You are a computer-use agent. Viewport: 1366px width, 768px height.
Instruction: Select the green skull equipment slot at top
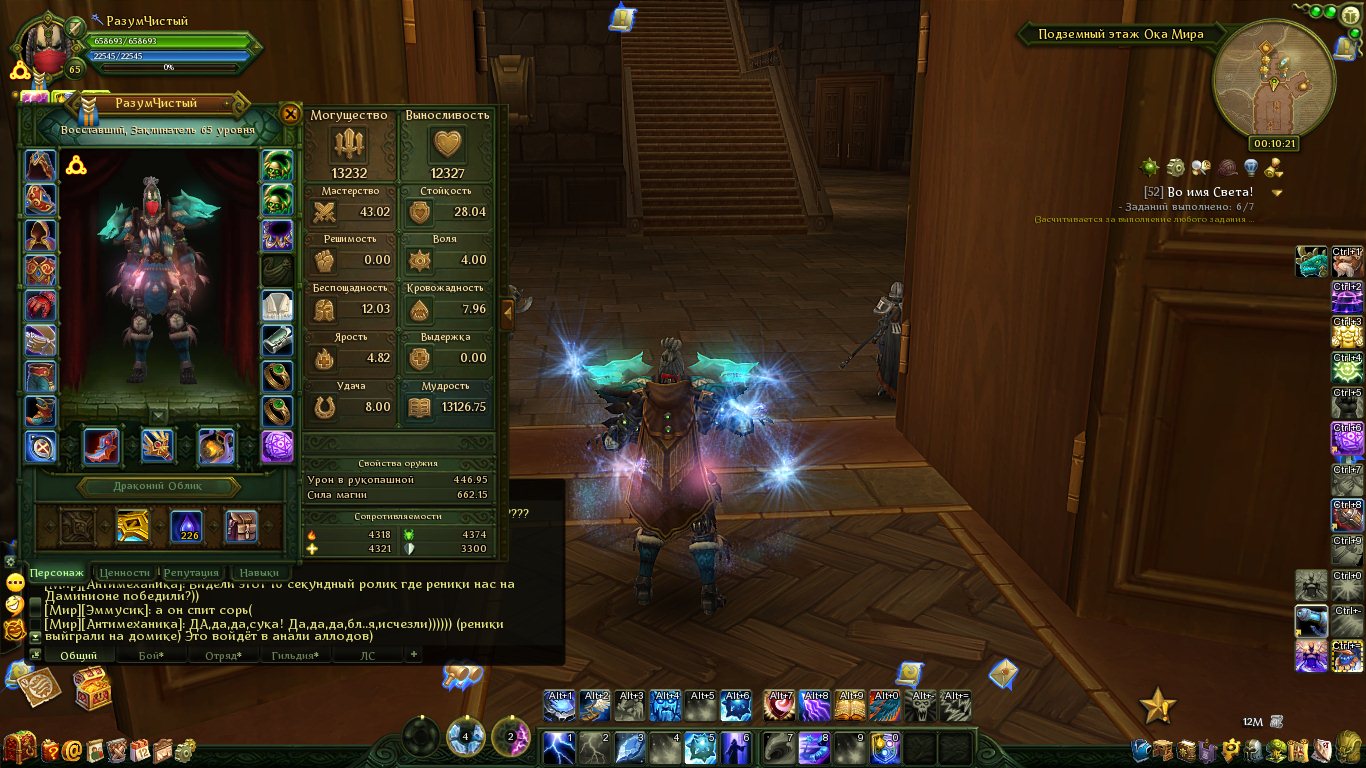click(277, 165)
